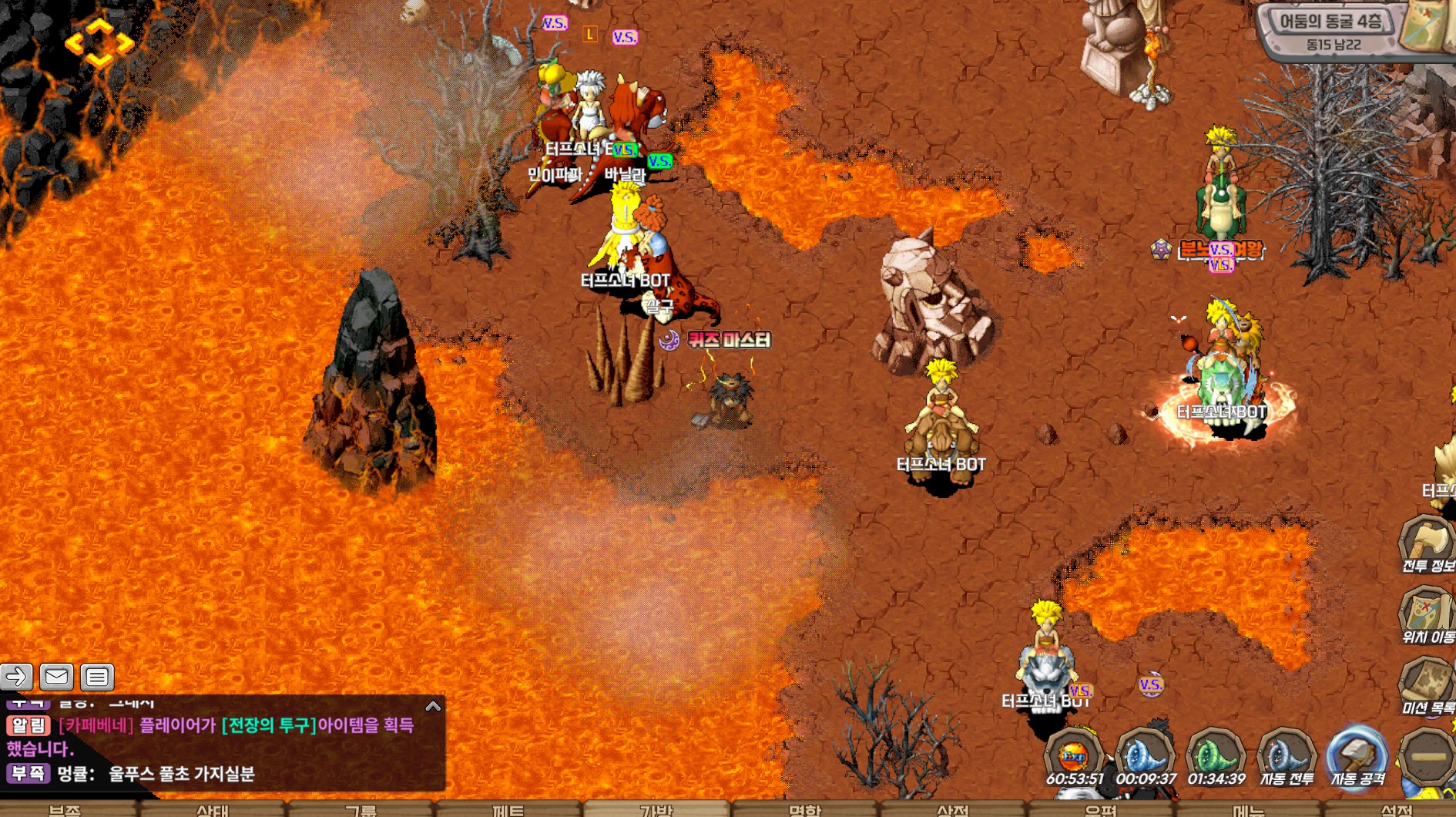Show the 미션 목록 mission list
The height and width of the screenshot is (817, 1456).
1427,686
